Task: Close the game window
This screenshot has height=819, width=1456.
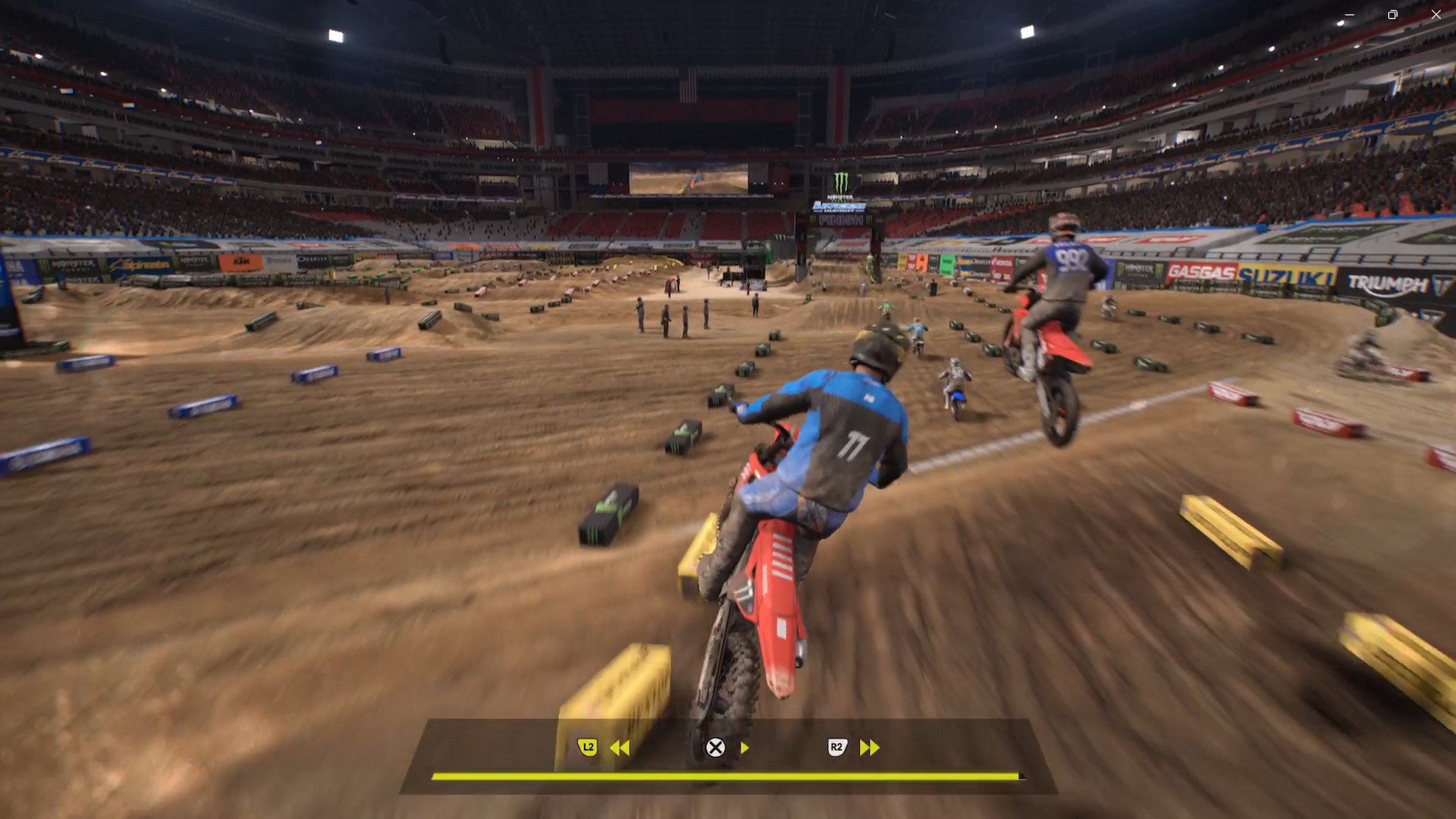Action: pyautogui.click(x=1436, y=14)
